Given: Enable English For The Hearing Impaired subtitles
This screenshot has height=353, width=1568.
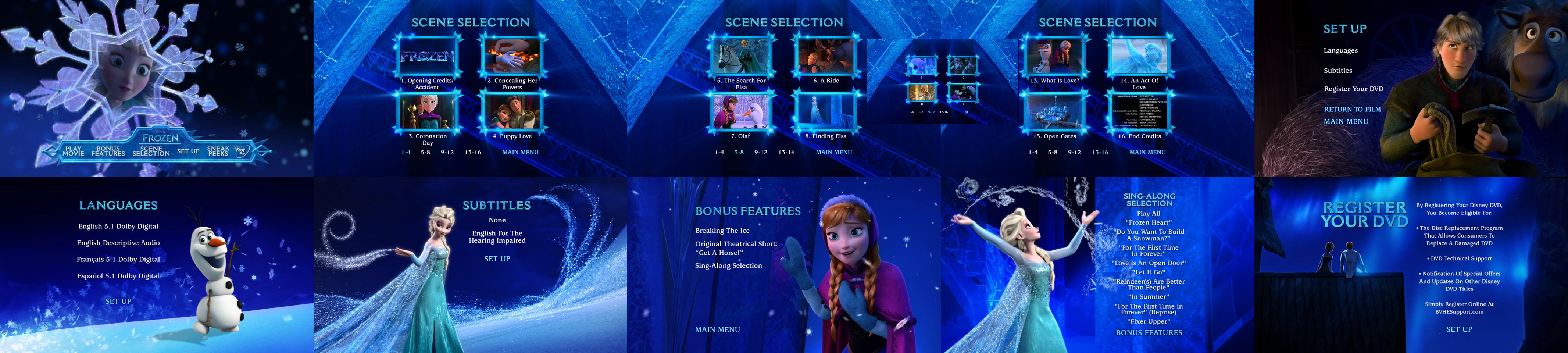Looking at the screenshot, I should 498,236.
